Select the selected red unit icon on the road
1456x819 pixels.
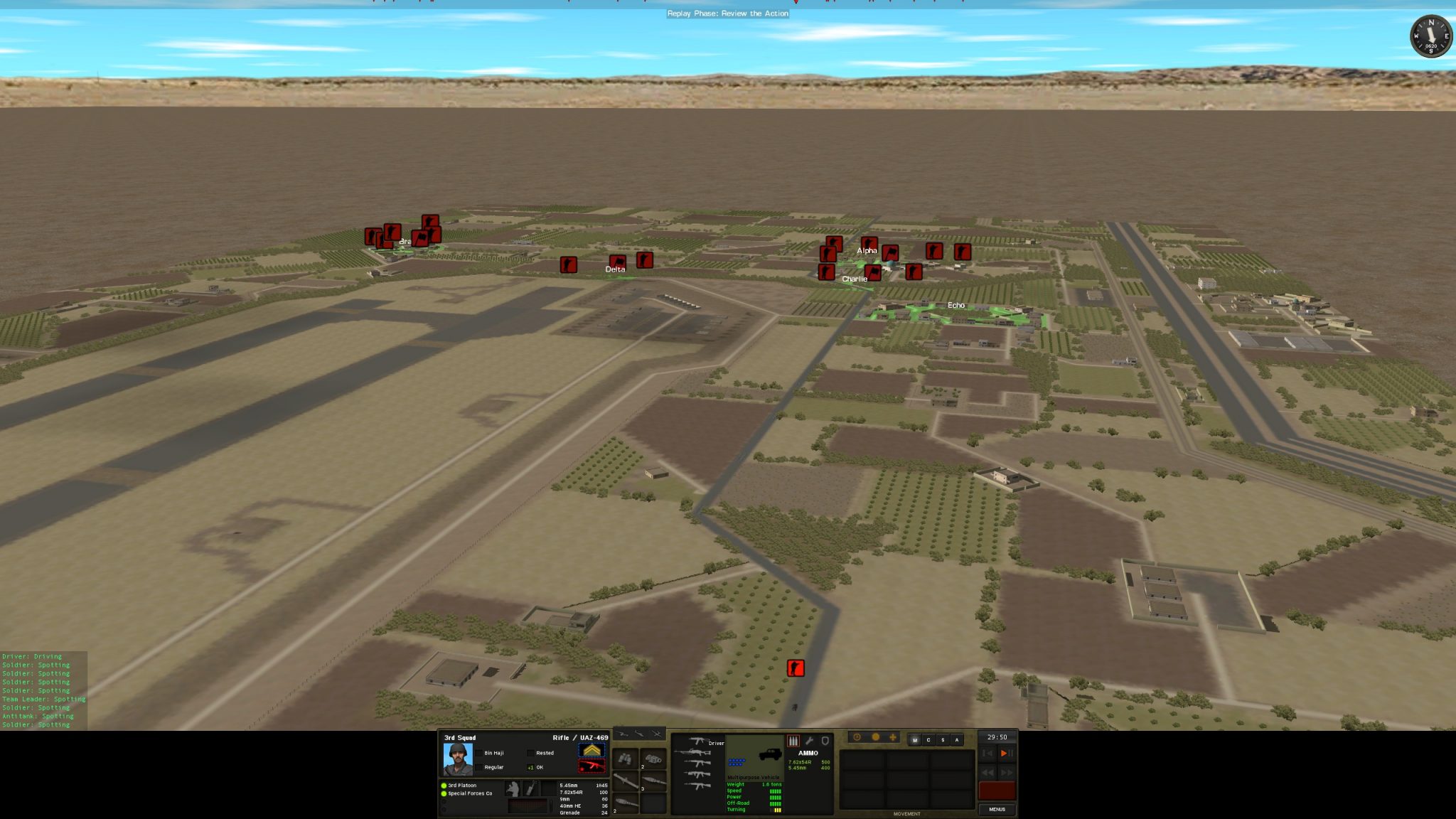point(796,668)
